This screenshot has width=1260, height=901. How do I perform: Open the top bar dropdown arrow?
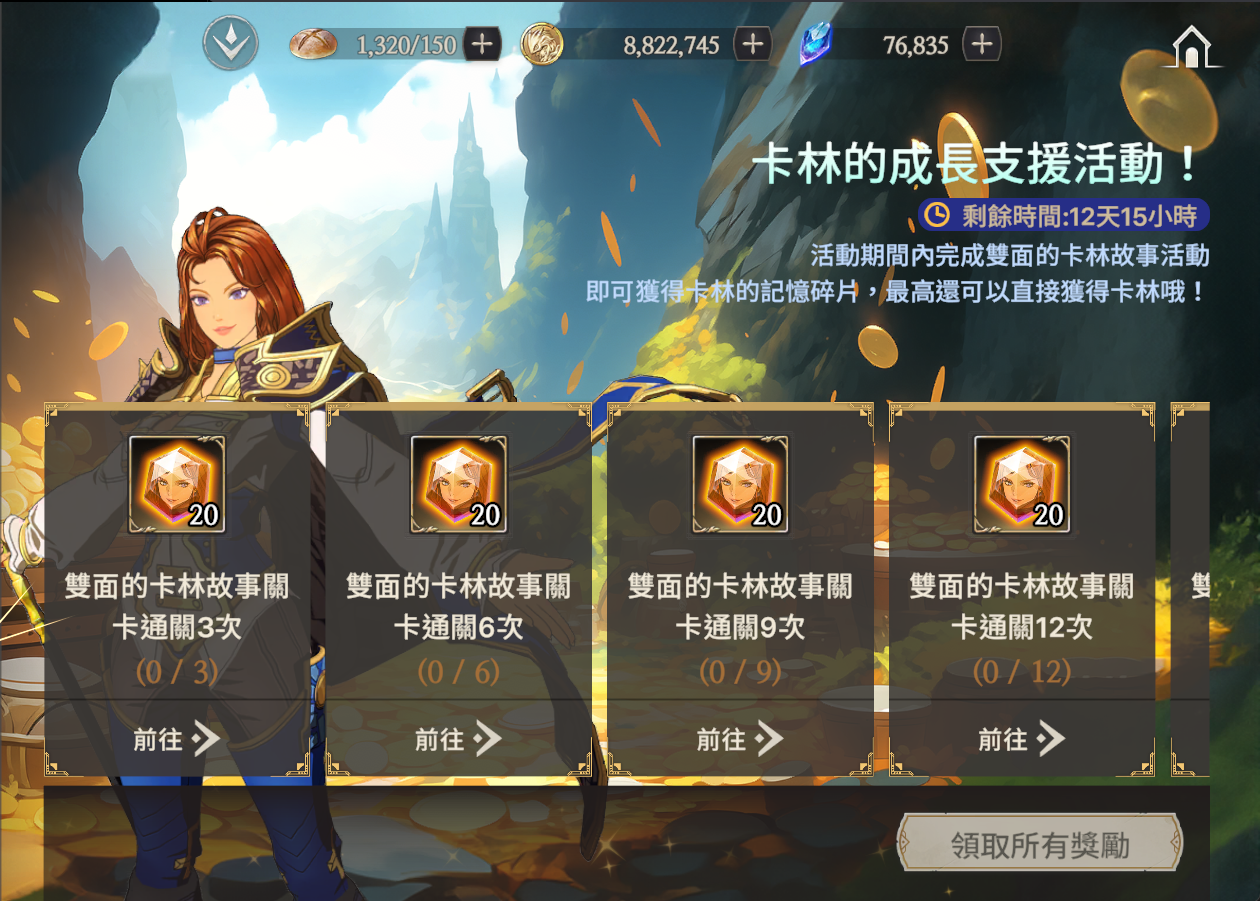coord(231,44)
